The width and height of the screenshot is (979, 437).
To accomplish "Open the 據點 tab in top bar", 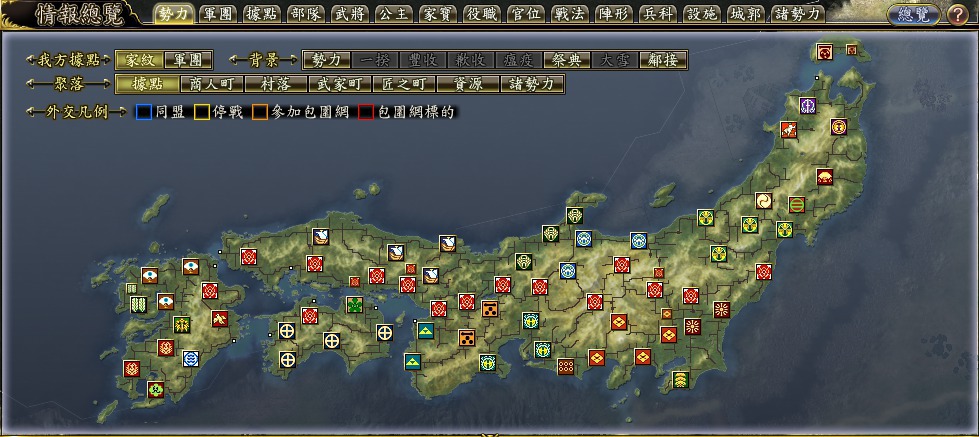I will (x=261, y=14).
